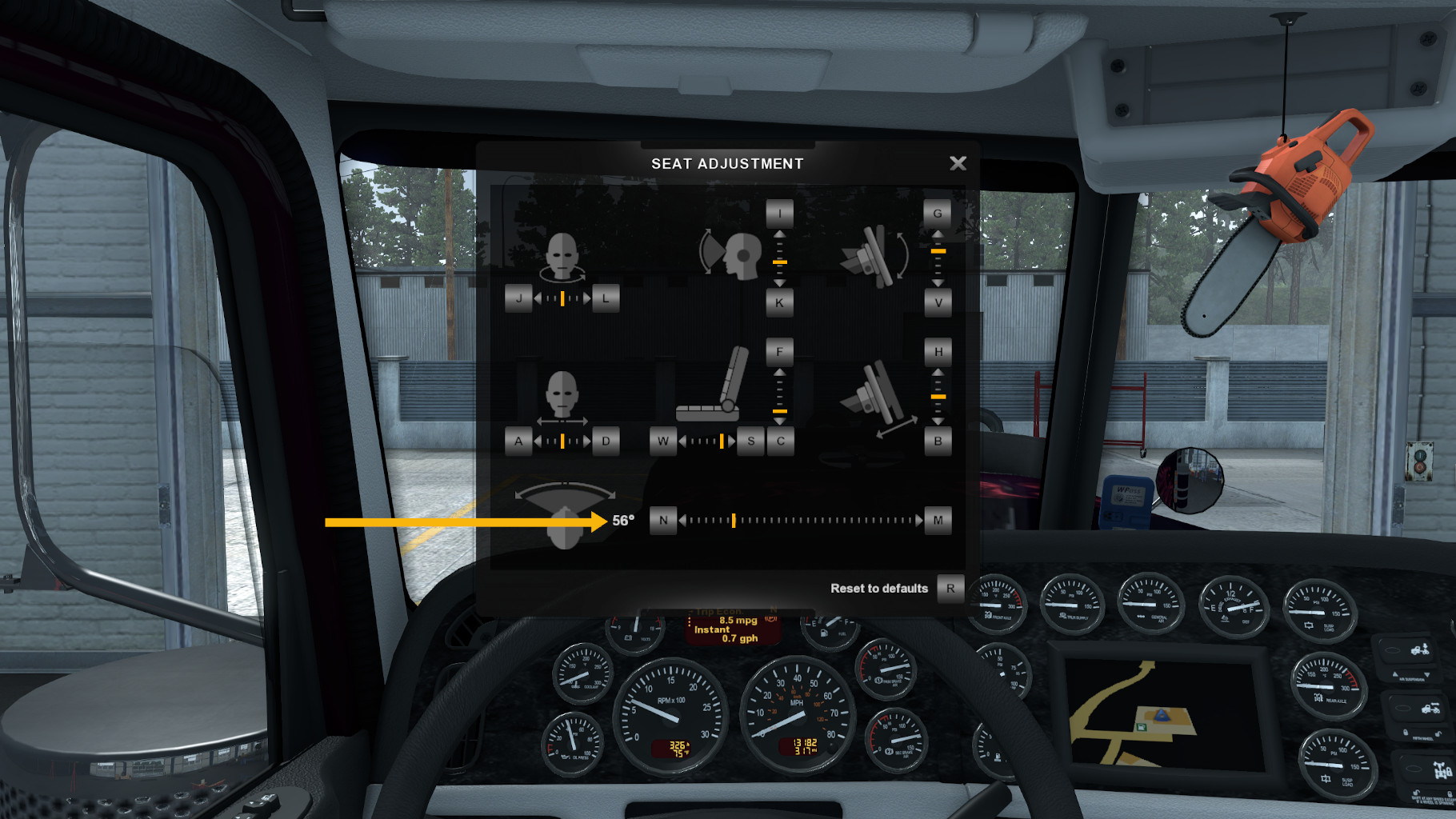Adjust the field of view slider near 56°
Viewport: 1456px width, 819px height.
(x=733, y=520)
